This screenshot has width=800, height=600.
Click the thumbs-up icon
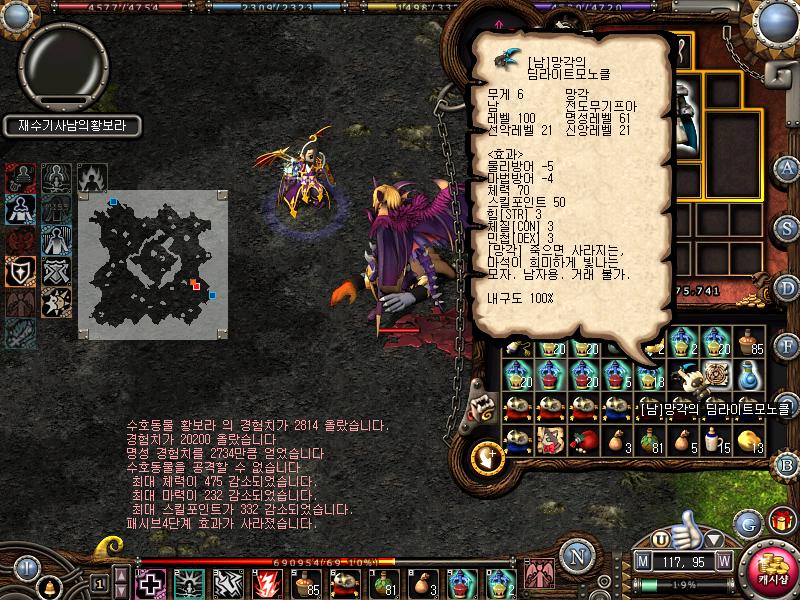tap(686, 527)
